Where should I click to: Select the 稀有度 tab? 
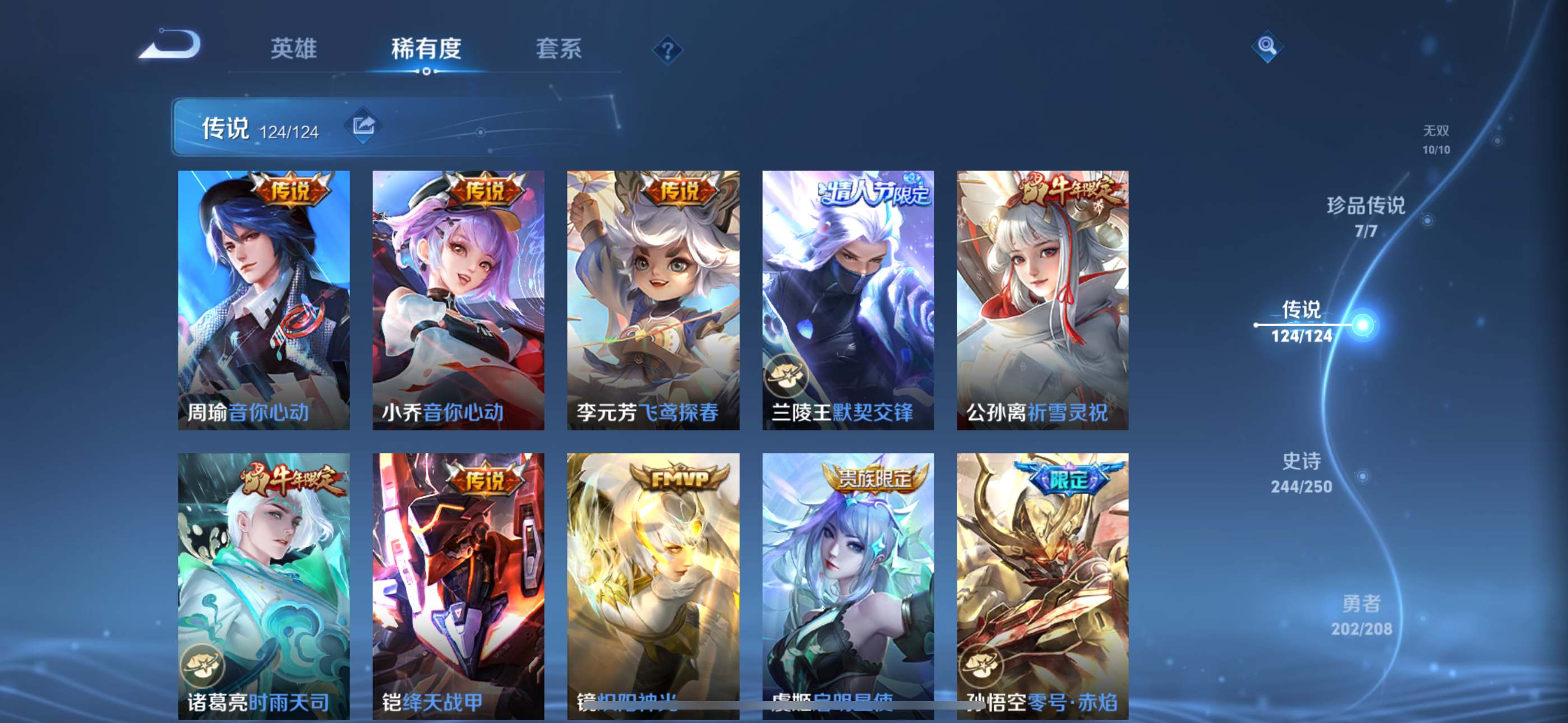[426, 49]
